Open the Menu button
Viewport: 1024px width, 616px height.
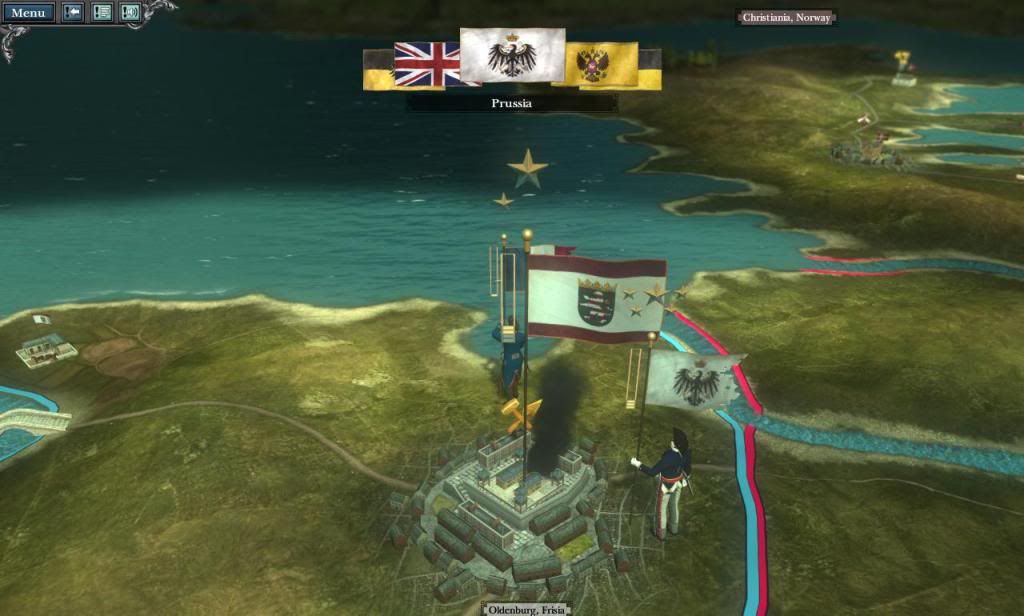tap(28, 13)
